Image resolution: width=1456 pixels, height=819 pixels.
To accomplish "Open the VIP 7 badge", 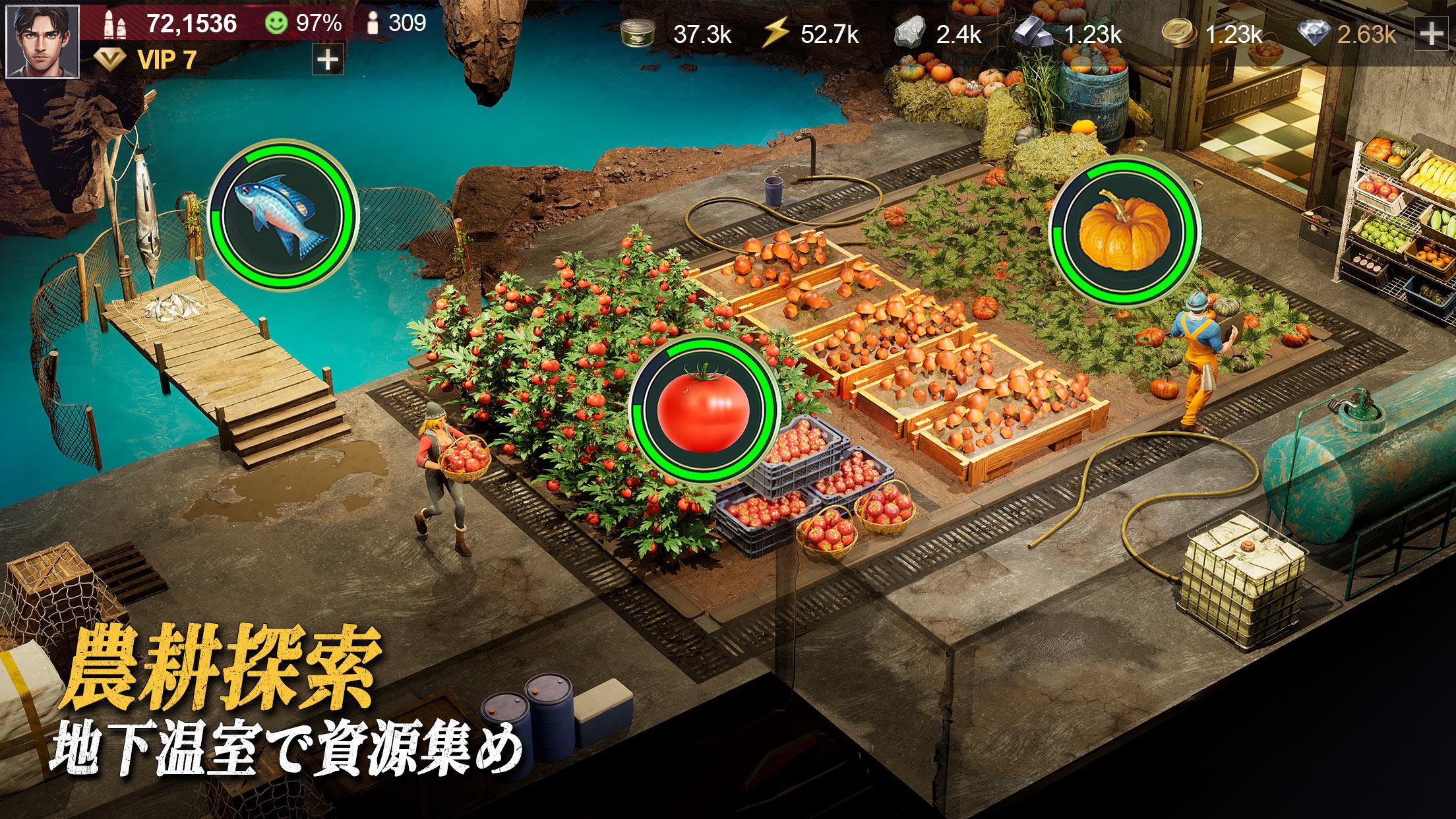I will click(146, 61).
